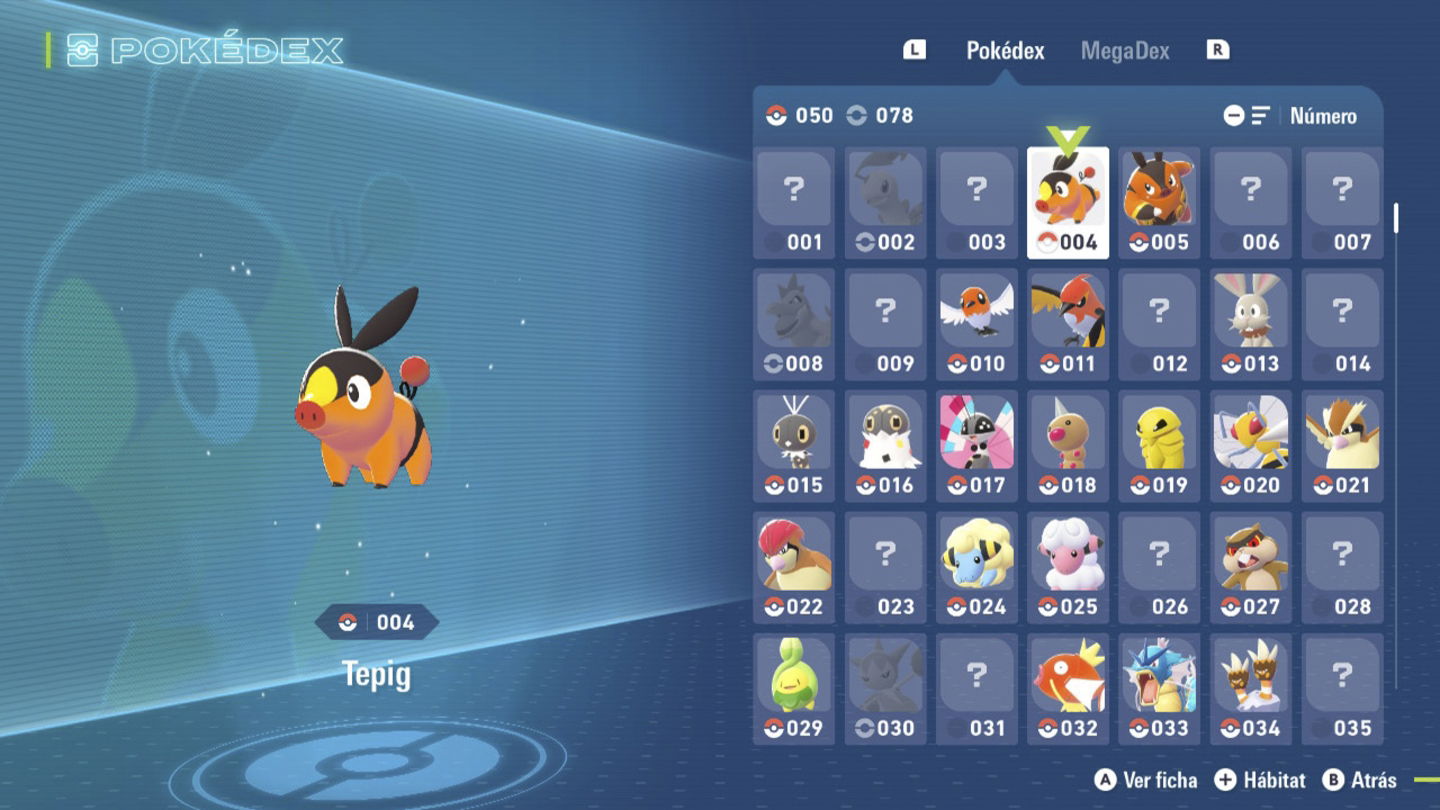This screenshot has width=1440, height=810.
Task: Select Fletchinder entry 011
Action: click(1067, 324)
